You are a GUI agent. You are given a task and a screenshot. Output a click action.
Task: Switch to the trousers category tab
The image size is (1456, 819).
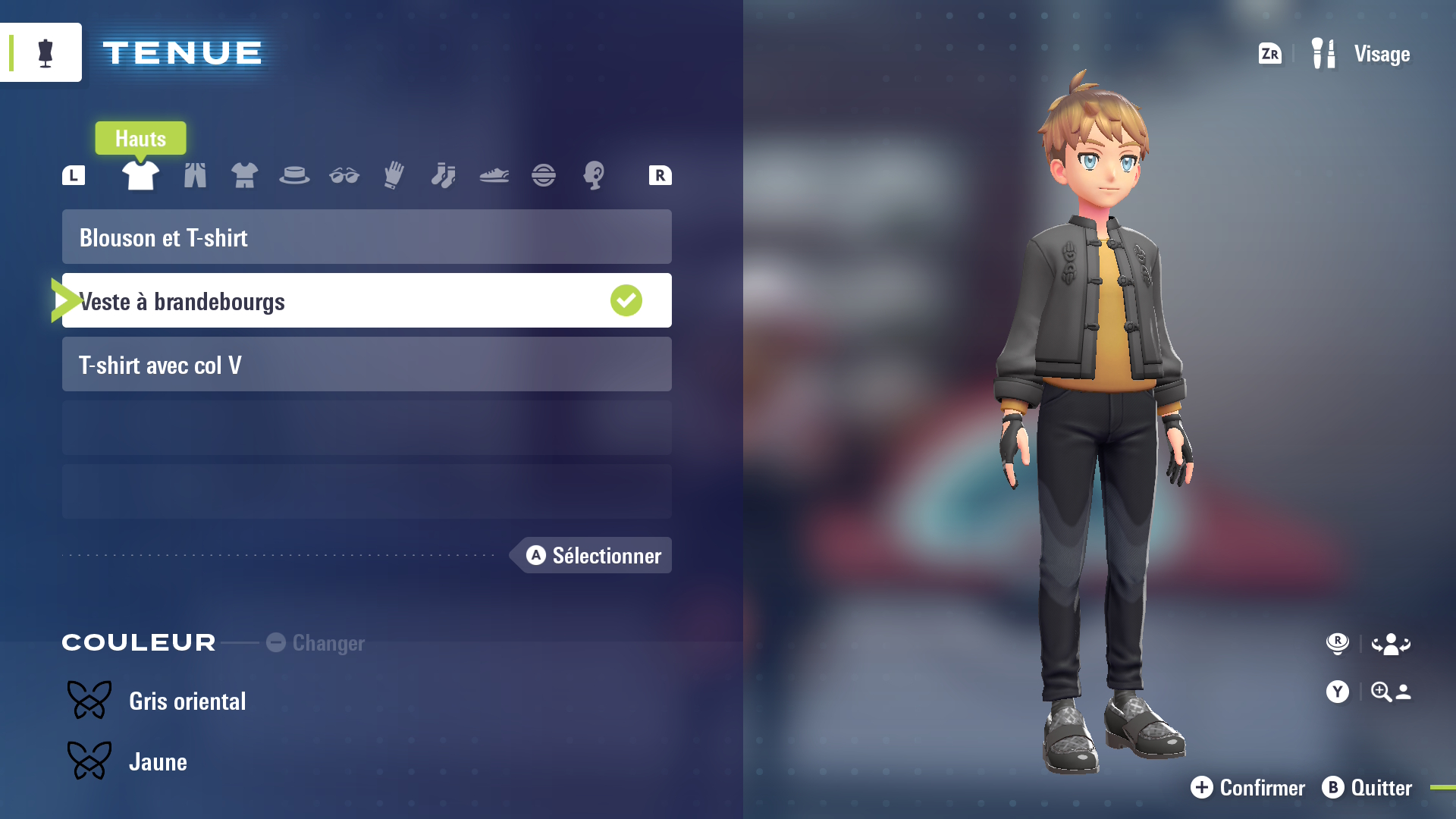(195, 175)
